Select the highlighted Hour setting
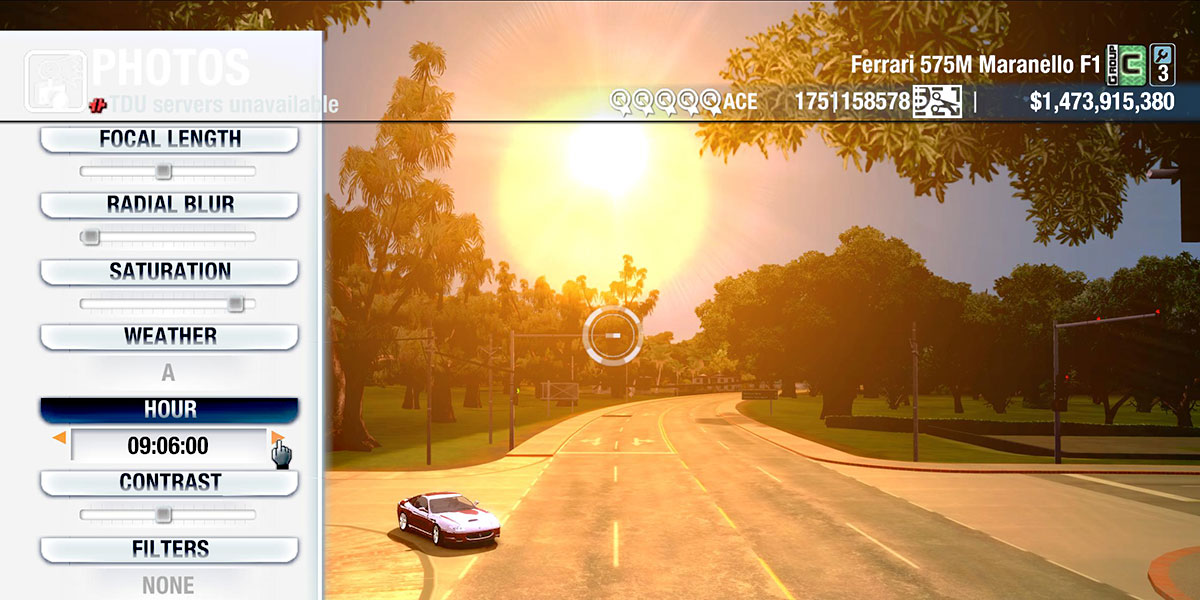The width and height of the screenshot is (1200, 600). coord(169,409)
